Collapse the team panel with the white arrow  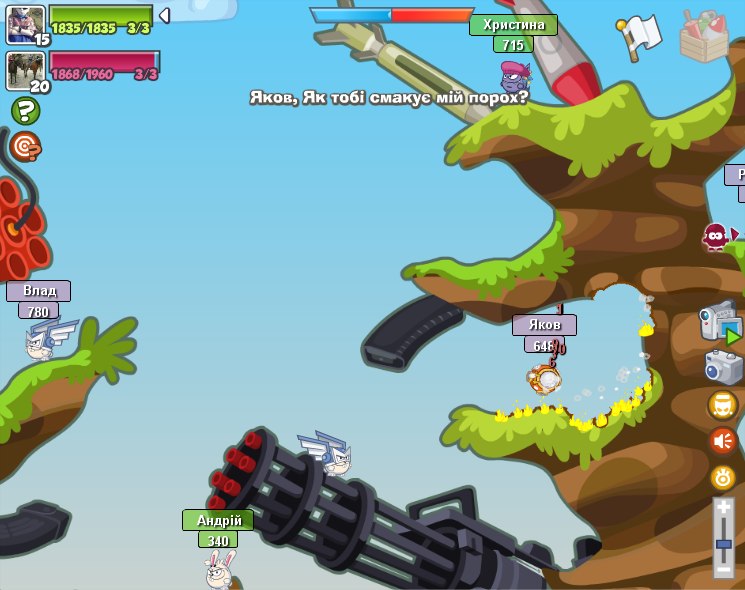(164, 16)
